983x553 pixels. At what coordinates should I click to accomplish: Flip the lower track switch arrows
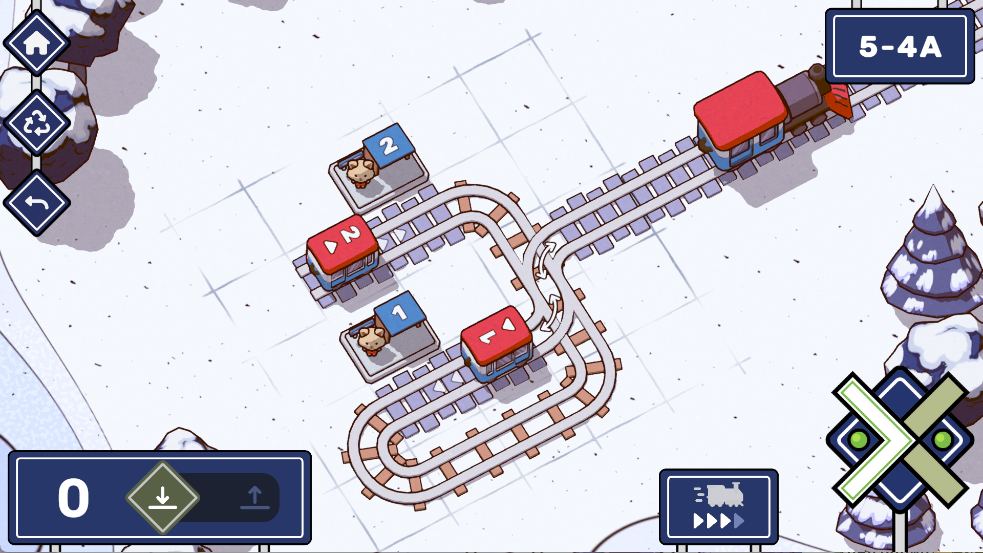tap(549, 311)
